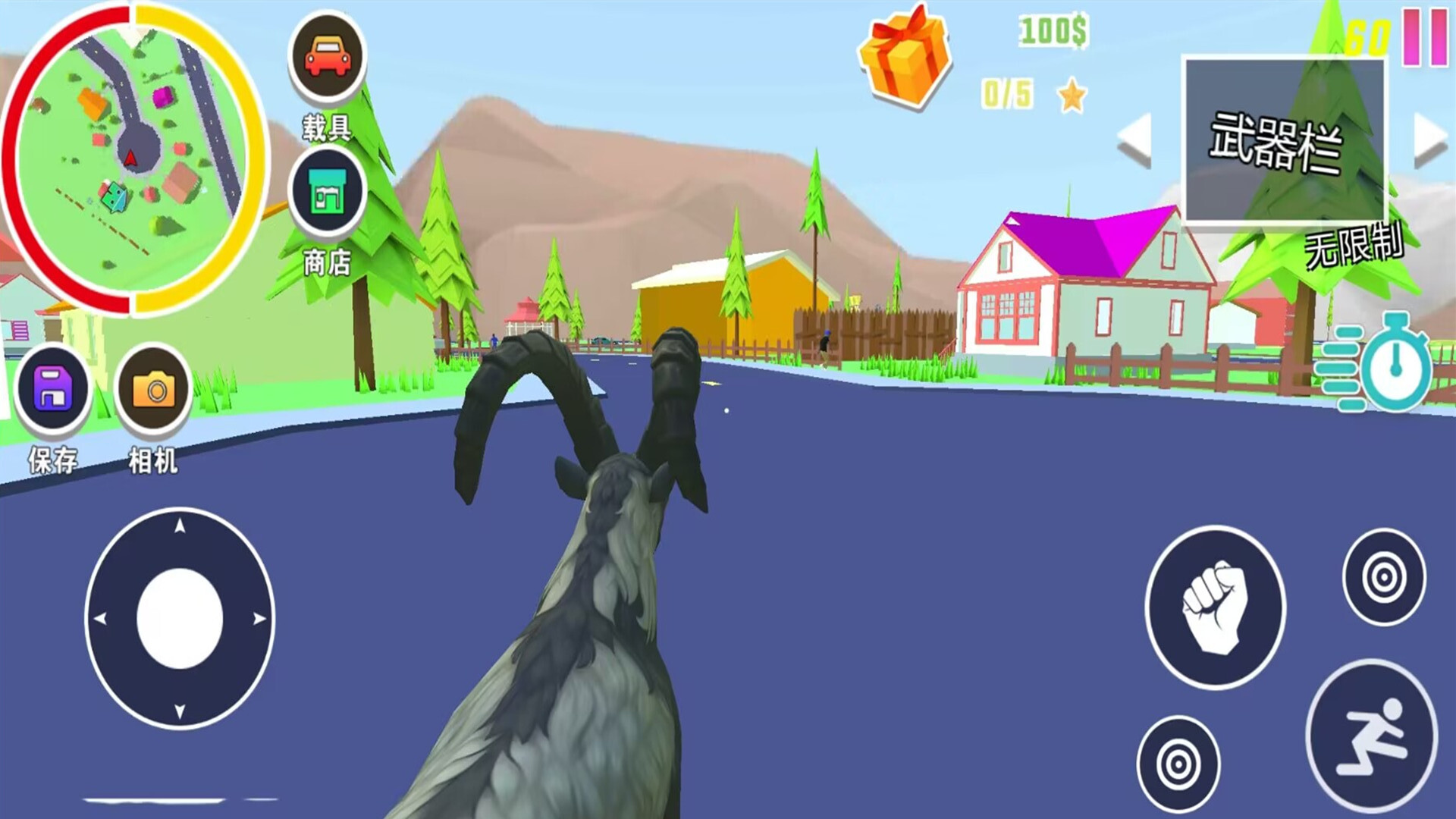1456x819 pixels.
Task: Tap the lower target aim button
Action: click(x=1178, y=764)
